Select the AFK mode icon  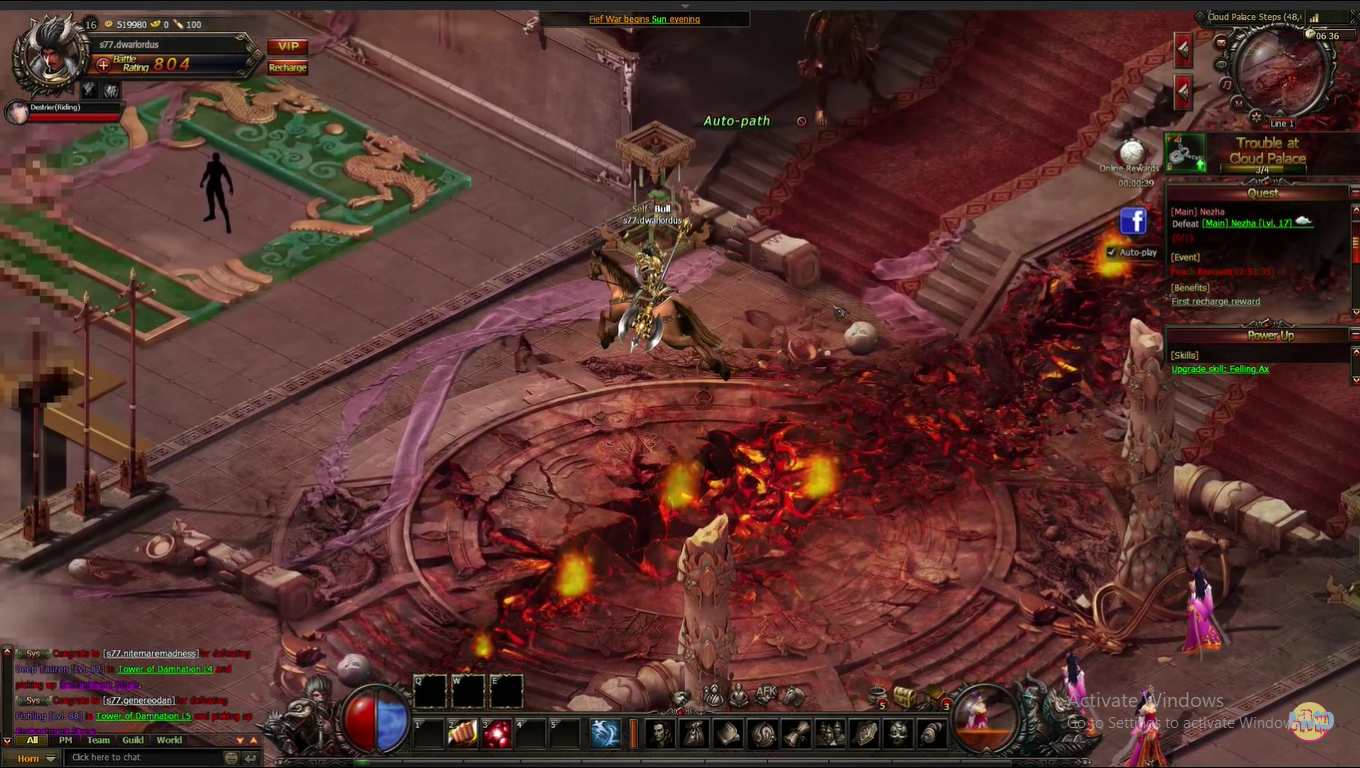(765, 694)
